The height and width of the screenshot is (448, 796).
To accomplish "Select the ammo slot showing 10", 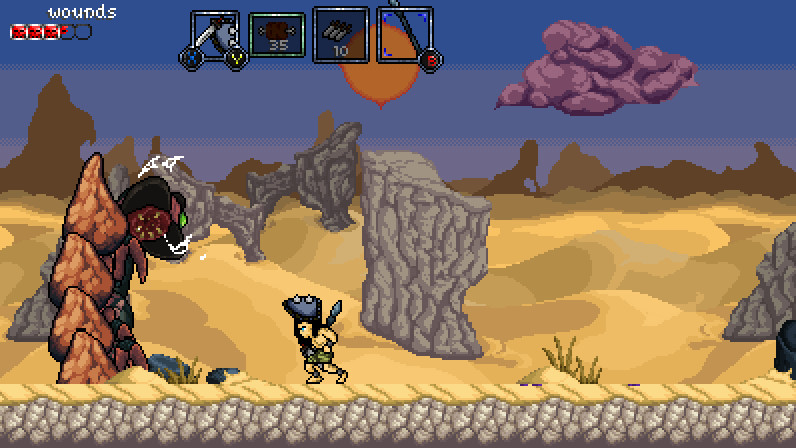I will [x=341, y=34].
